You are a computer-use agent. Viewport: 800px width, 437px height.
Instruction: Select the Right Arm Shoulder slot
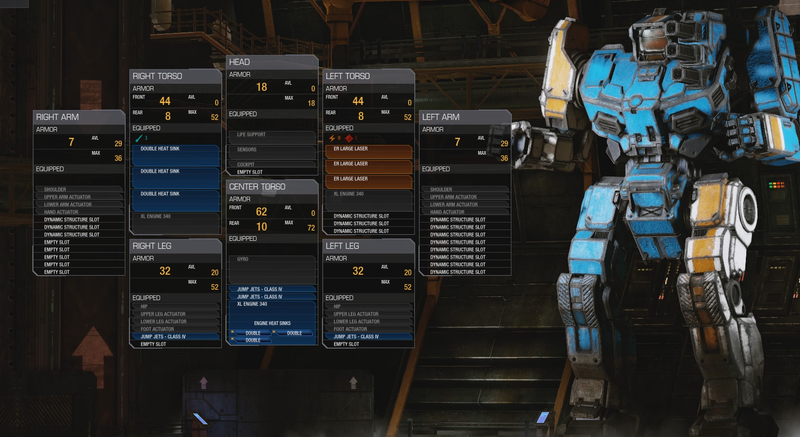coord(78,188)
